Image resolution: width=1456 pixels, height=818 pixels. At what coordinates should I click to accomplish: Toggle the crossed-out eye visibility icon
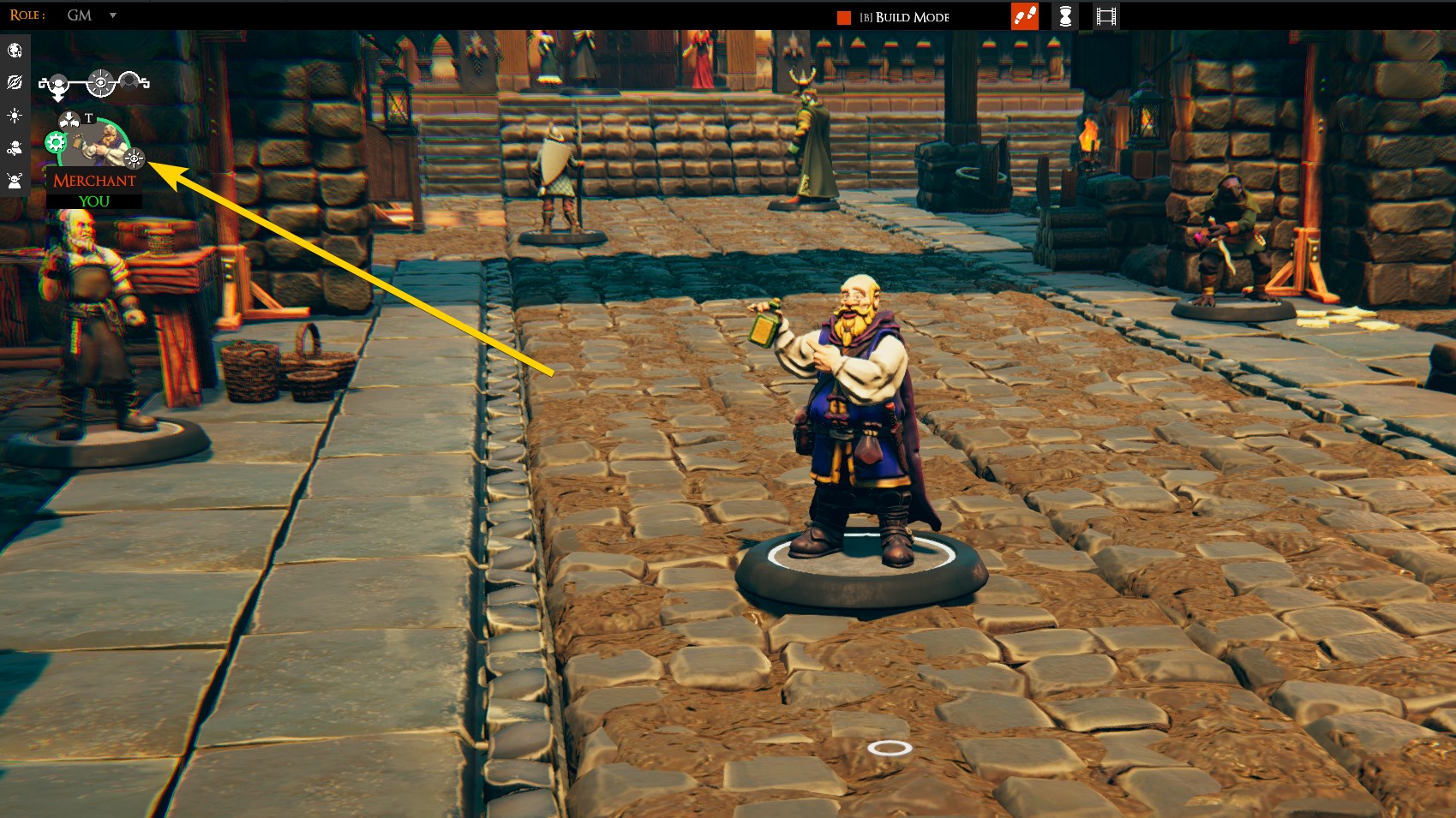(x=15, y=82)
